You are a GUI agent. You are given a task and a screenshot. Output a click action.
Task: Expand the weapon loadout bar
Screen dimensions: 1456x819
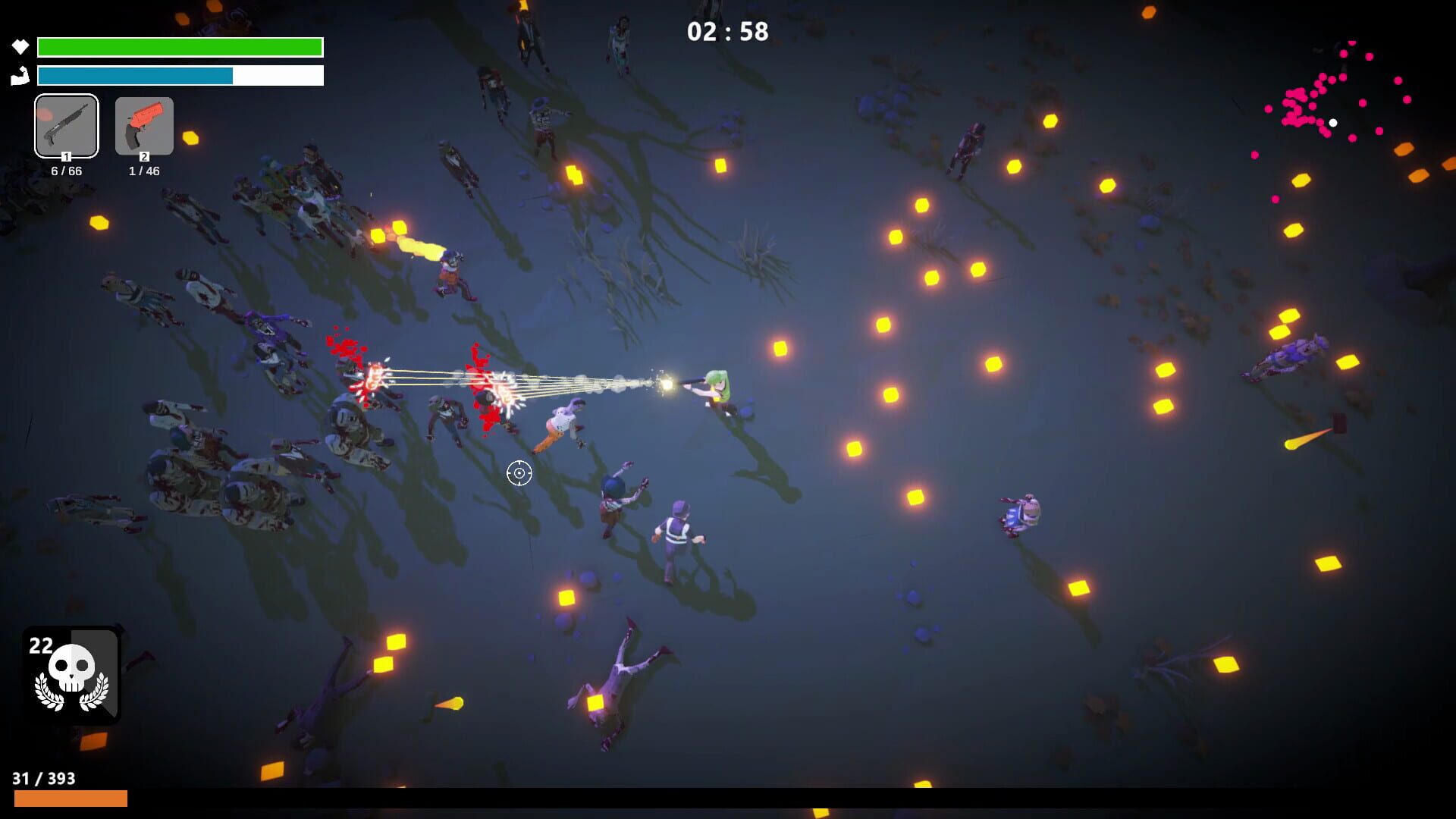105,126
